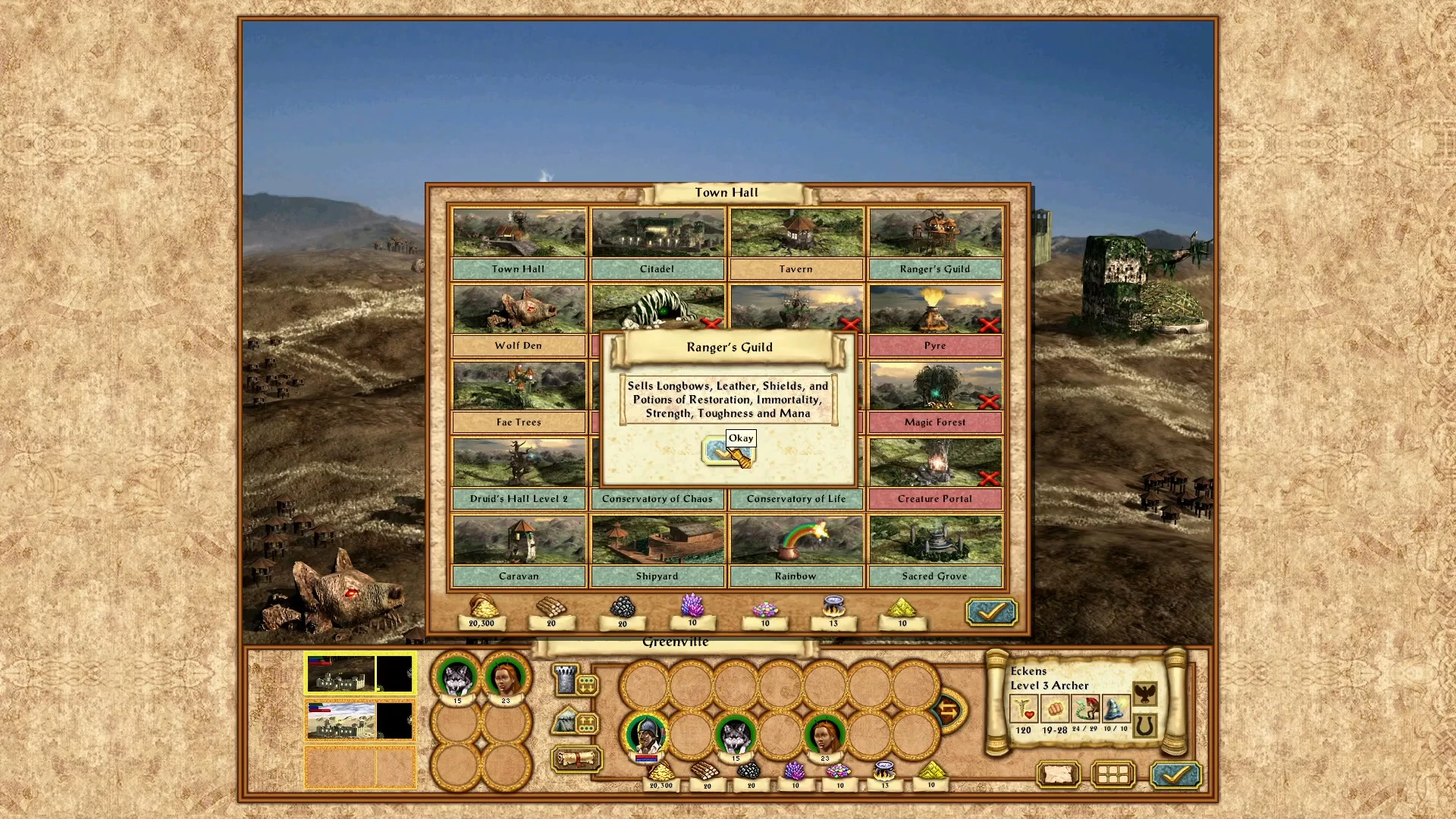Click the wood resource icon
Viewport: 1456px width, 819px height.
point(551,609)
